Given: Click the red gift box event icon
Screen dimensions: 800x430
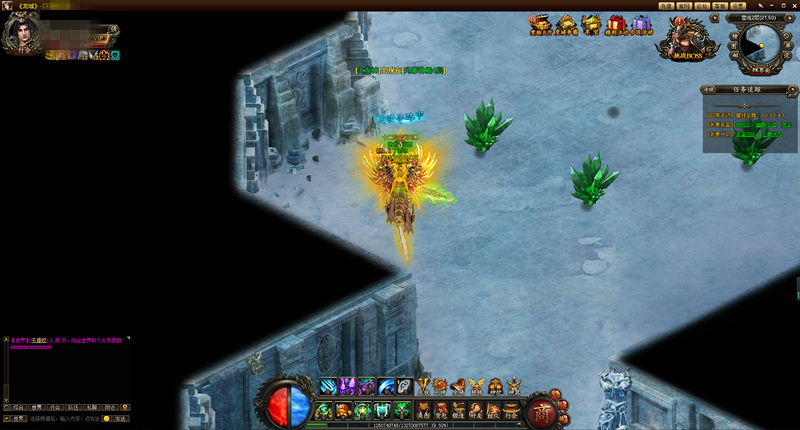Looking at the screenshot, I should point(615,24).
